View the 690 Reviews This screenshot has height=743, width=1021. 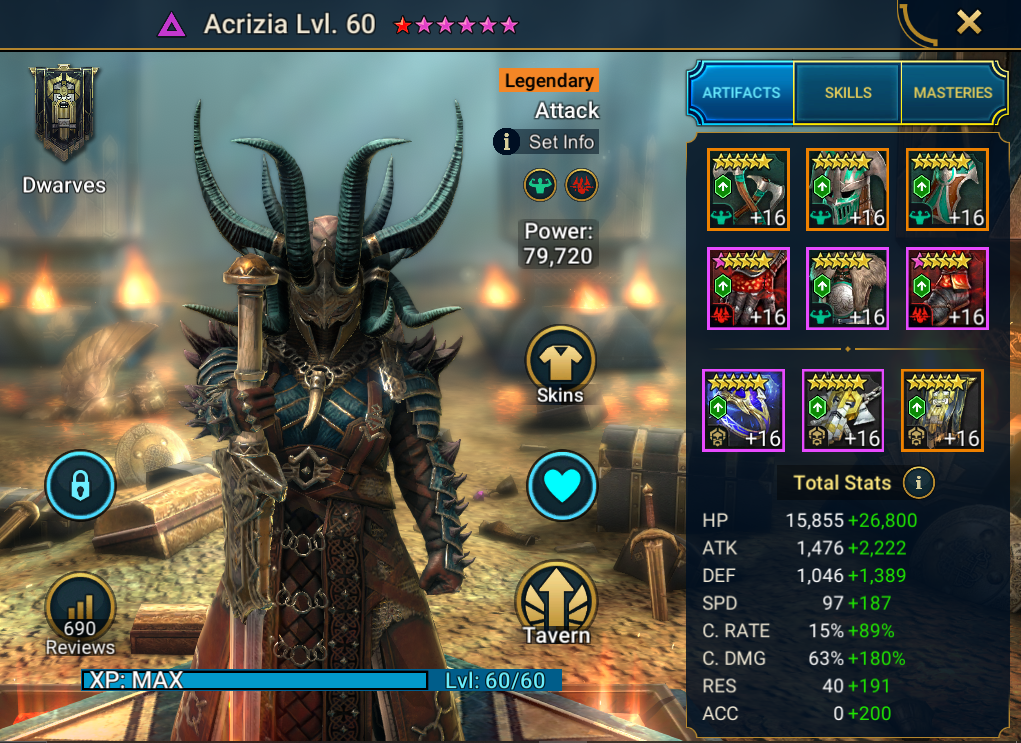coord(80,614)
